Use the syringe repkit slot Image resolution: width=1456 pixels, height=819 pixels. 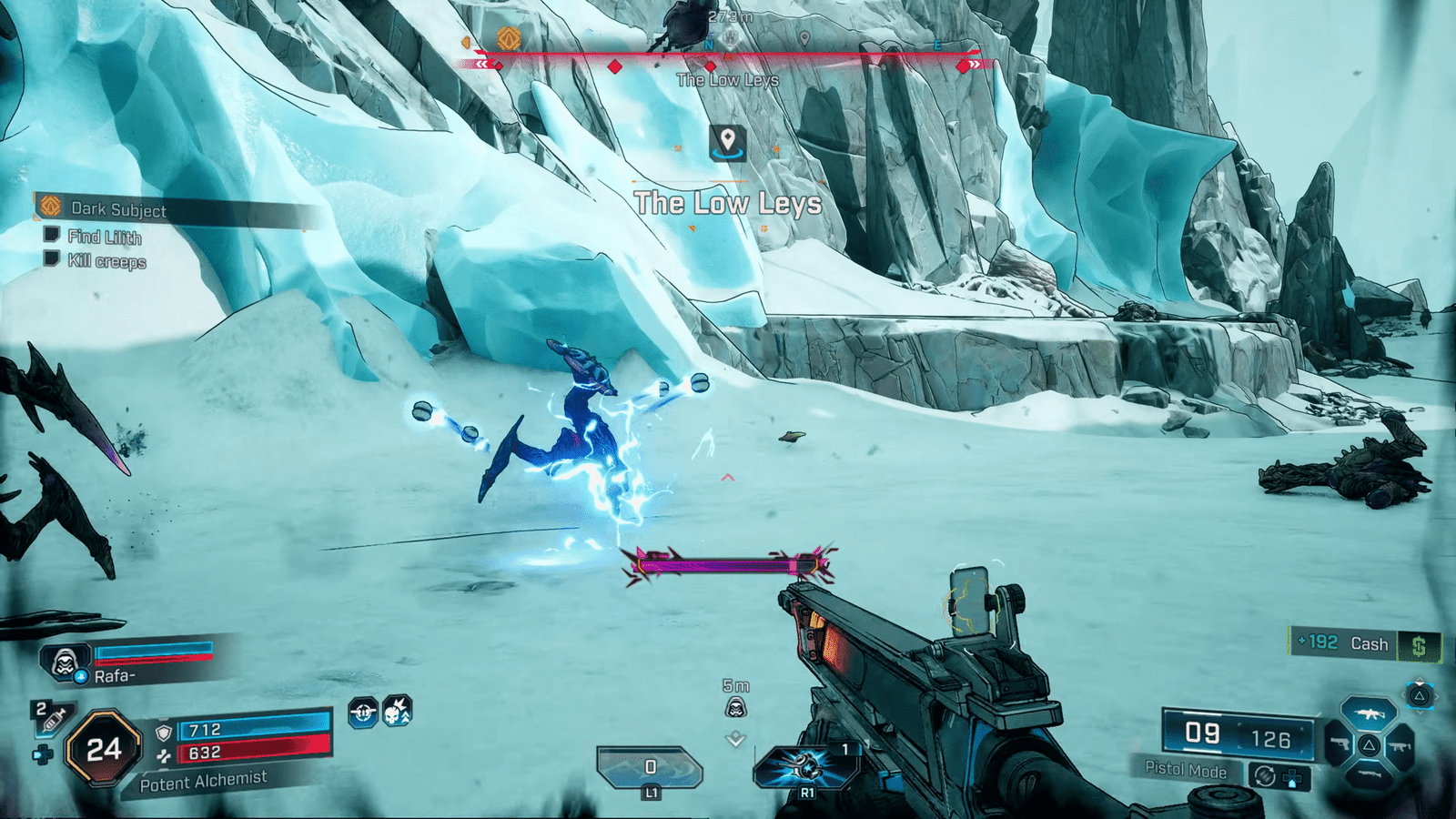(x=51, y=718)
